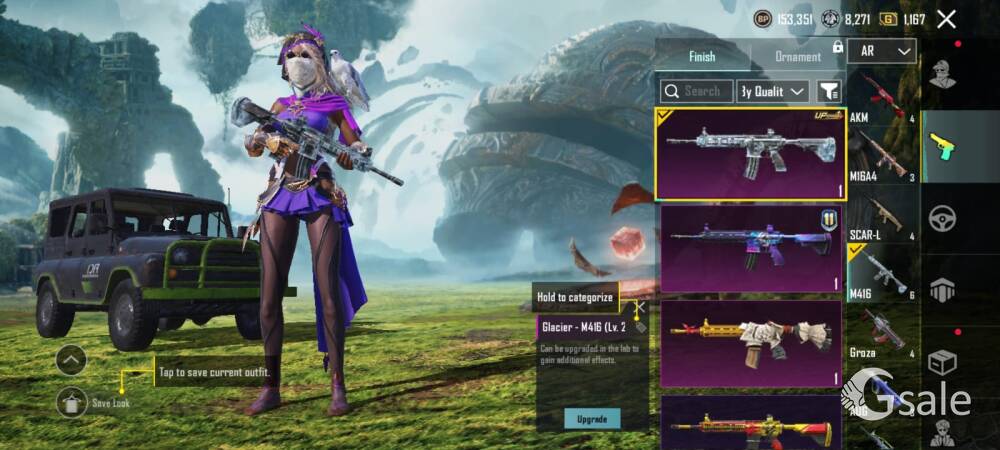
Task: Choose the purple-blue M416 skin tile
Action: point(750,249)
